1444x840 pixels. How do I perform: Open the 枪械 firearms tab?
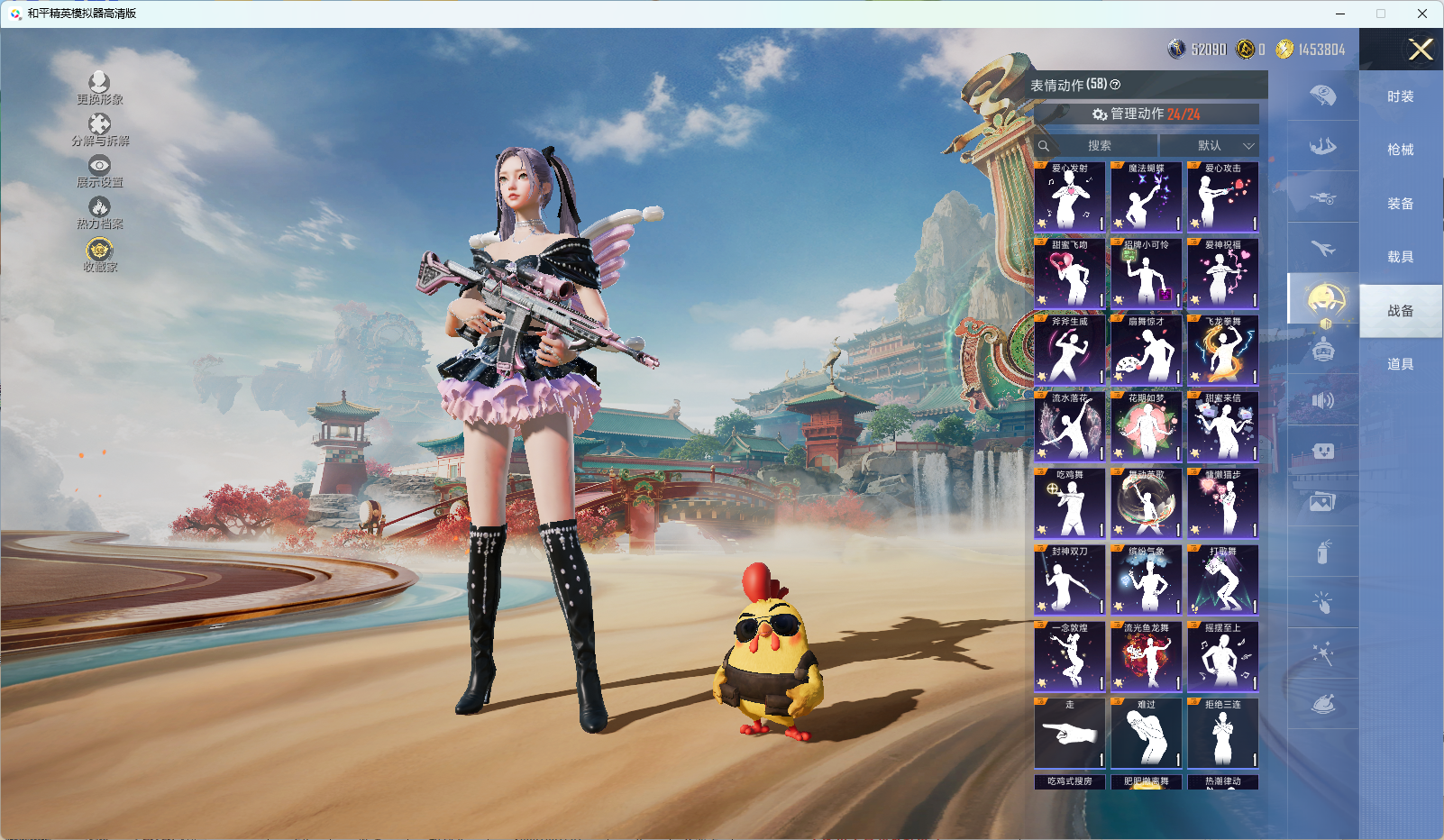[1400, 150]
